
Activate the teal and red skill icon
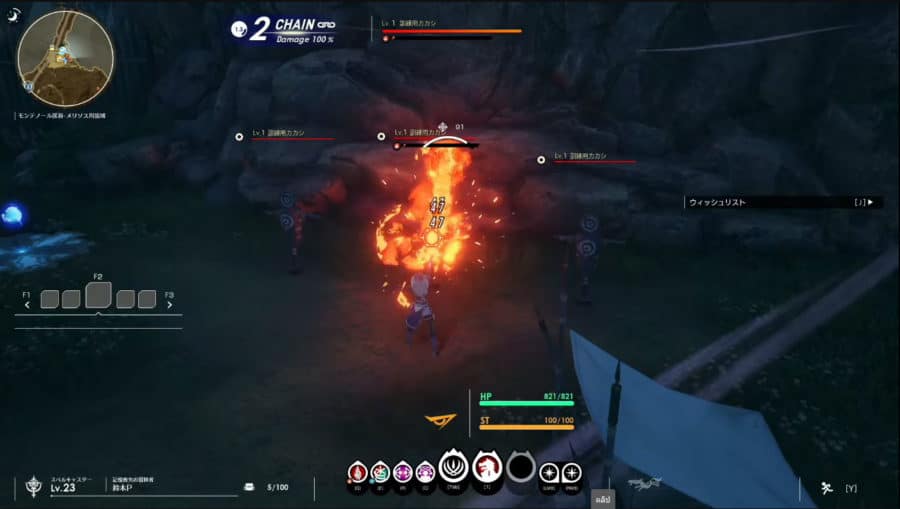pos(380,471)
